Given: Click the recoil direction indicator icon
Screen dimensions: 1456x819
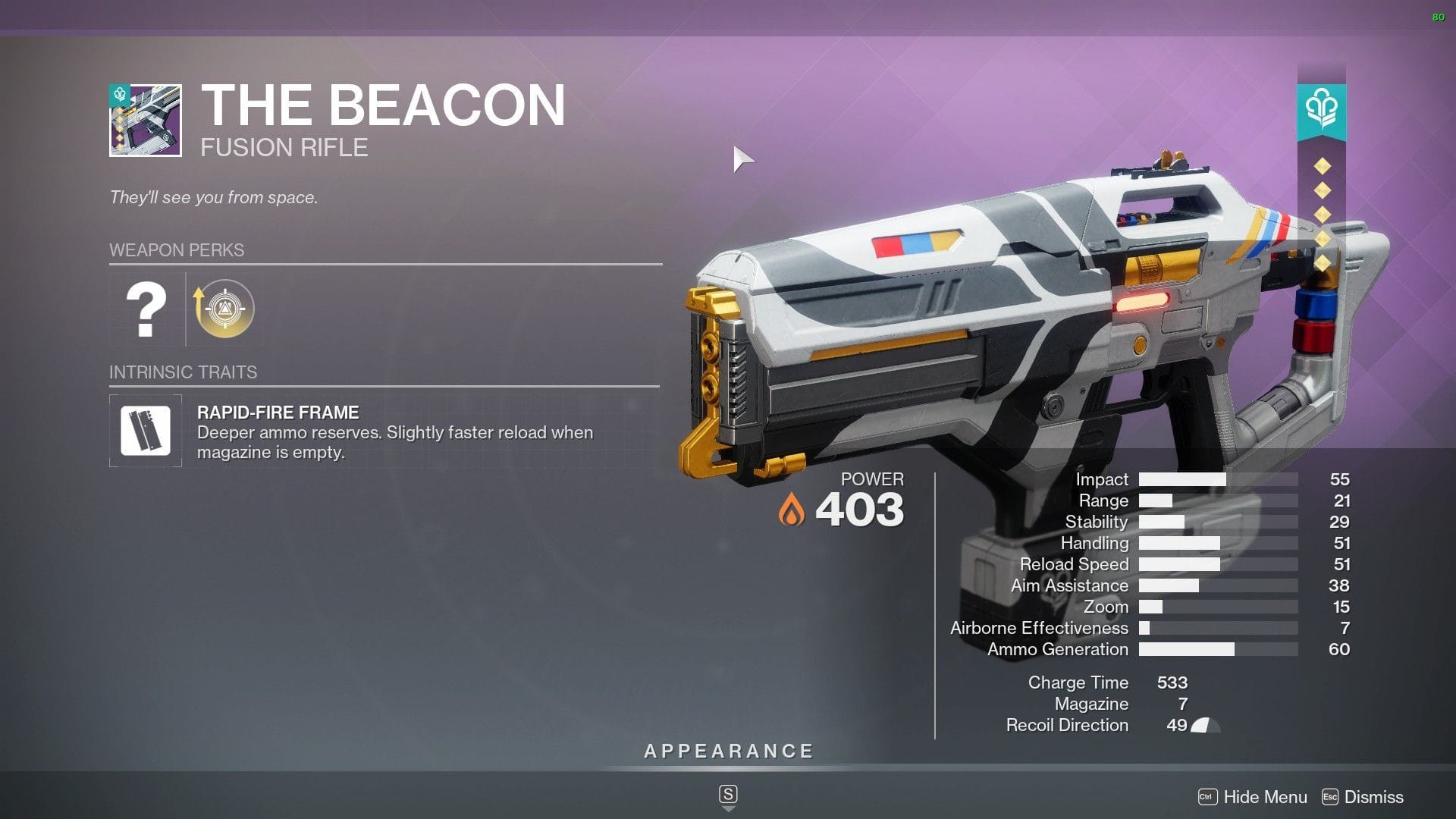Looking at the screenshot, I should (x=1203, y=726).
